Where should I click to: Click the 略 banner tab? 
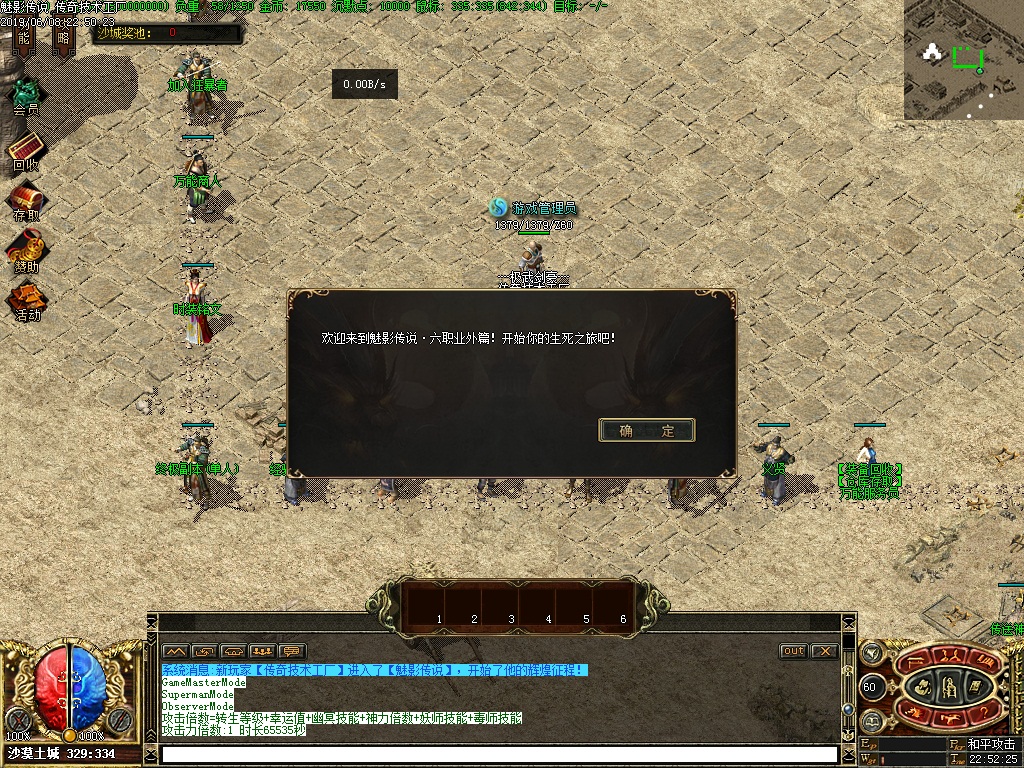[x=64, y=39]
